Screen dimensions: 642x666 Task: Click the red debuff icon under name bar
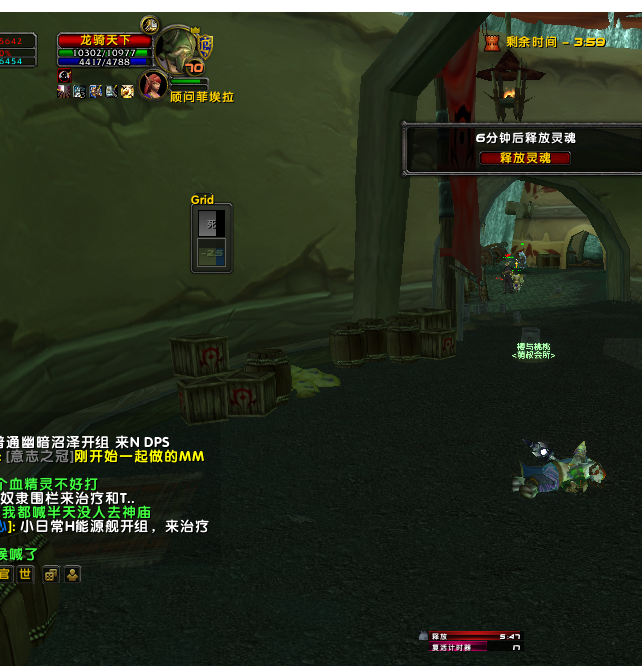point(64,76)
